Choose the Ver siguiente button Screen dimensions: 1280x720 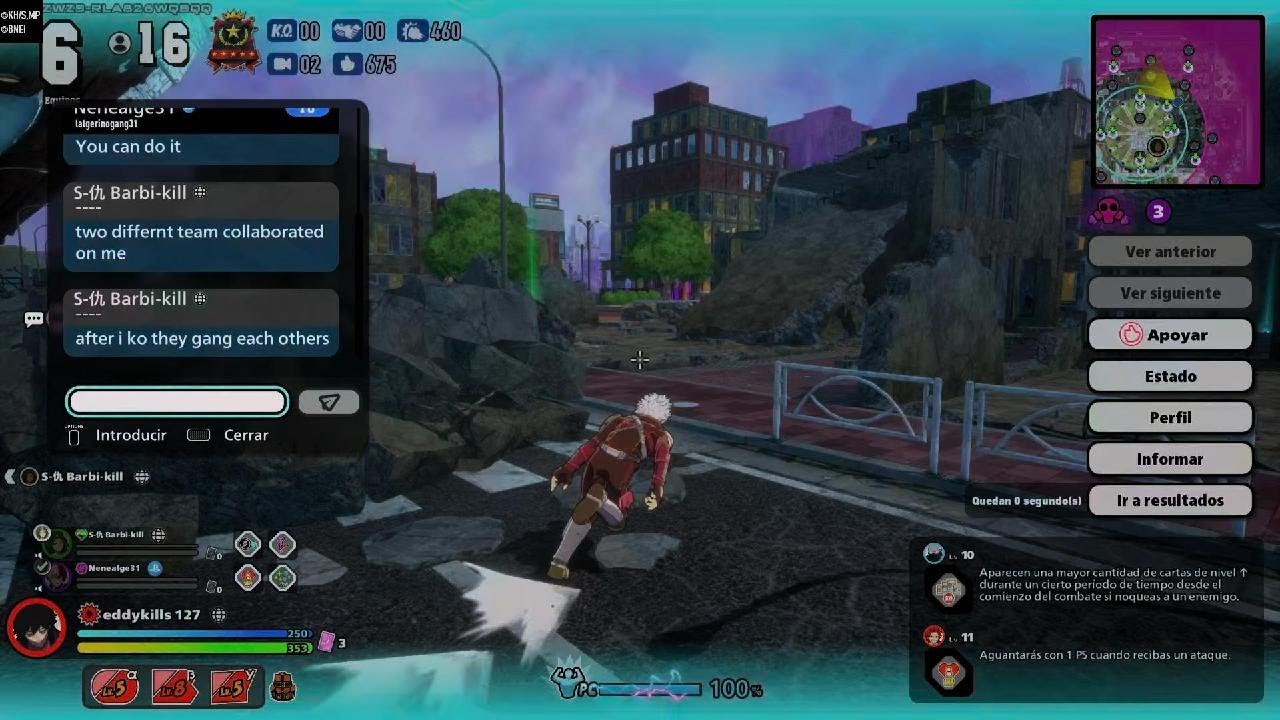pyautogui.click(x=1170, y=293)
